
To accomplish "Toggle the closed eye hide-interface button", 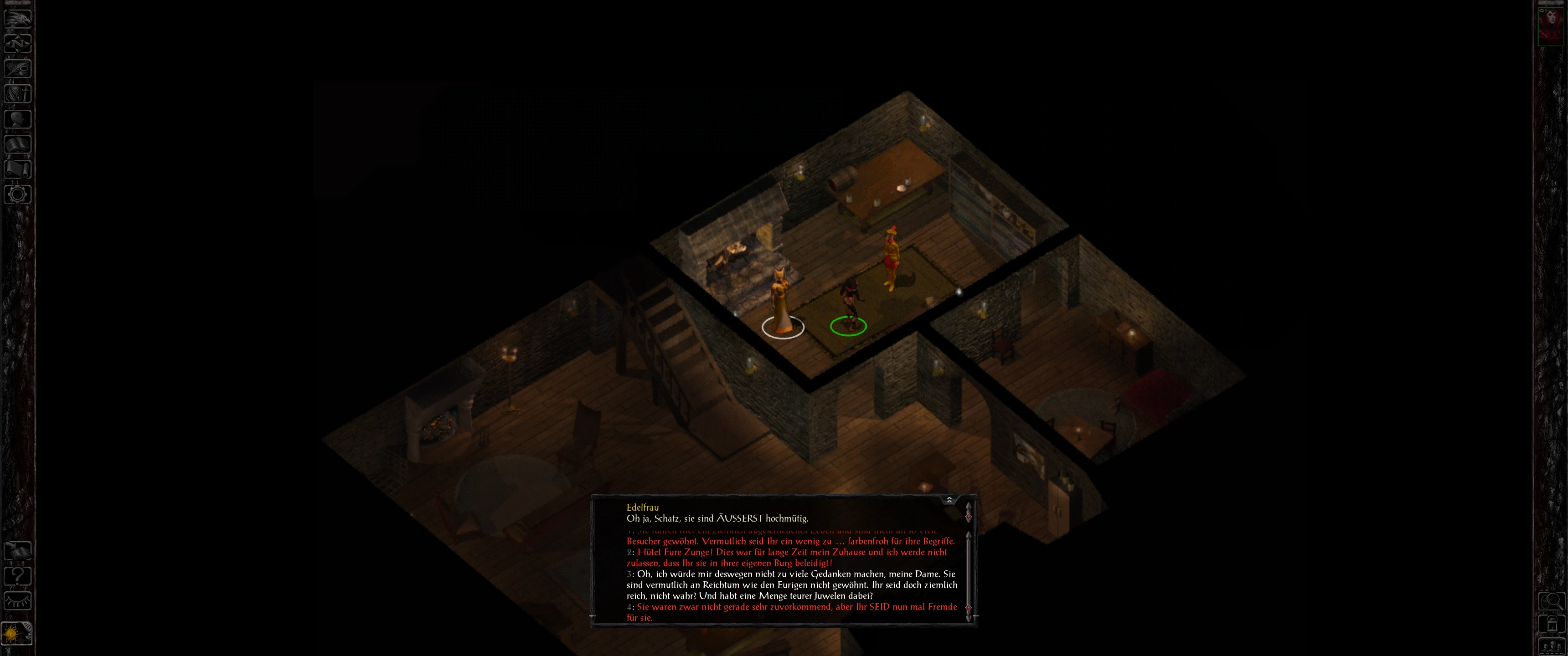I will pyautogui.click(x=17, y=601).
